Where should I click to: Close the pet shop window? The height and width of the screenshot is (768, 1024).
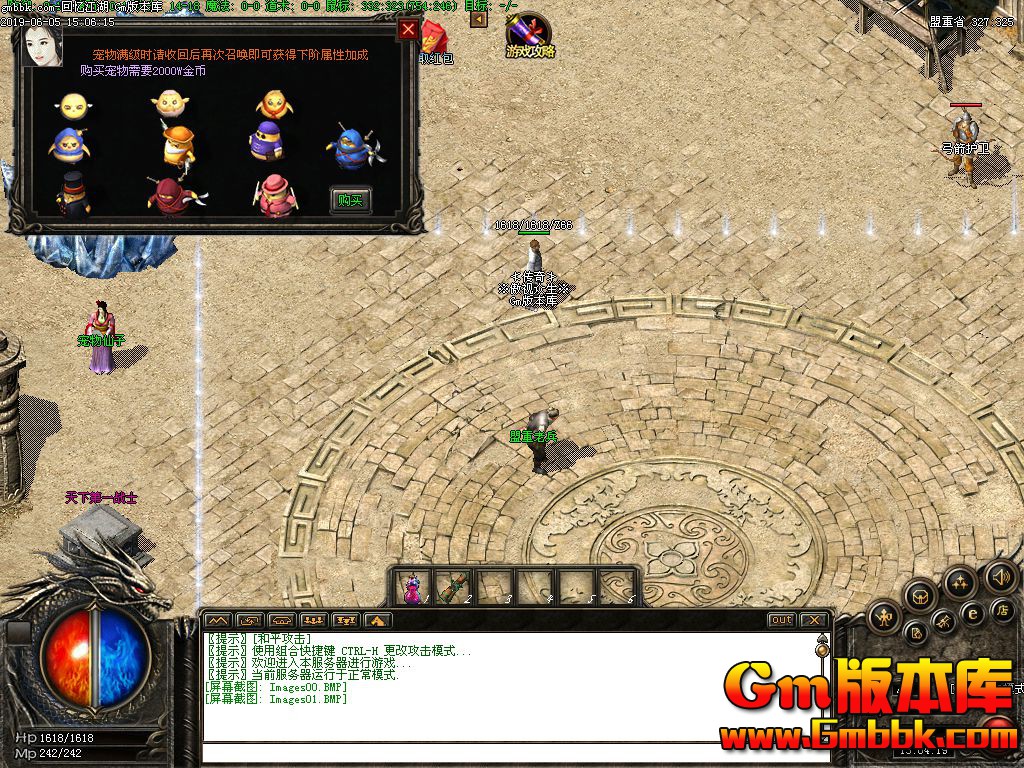point(408,29)
